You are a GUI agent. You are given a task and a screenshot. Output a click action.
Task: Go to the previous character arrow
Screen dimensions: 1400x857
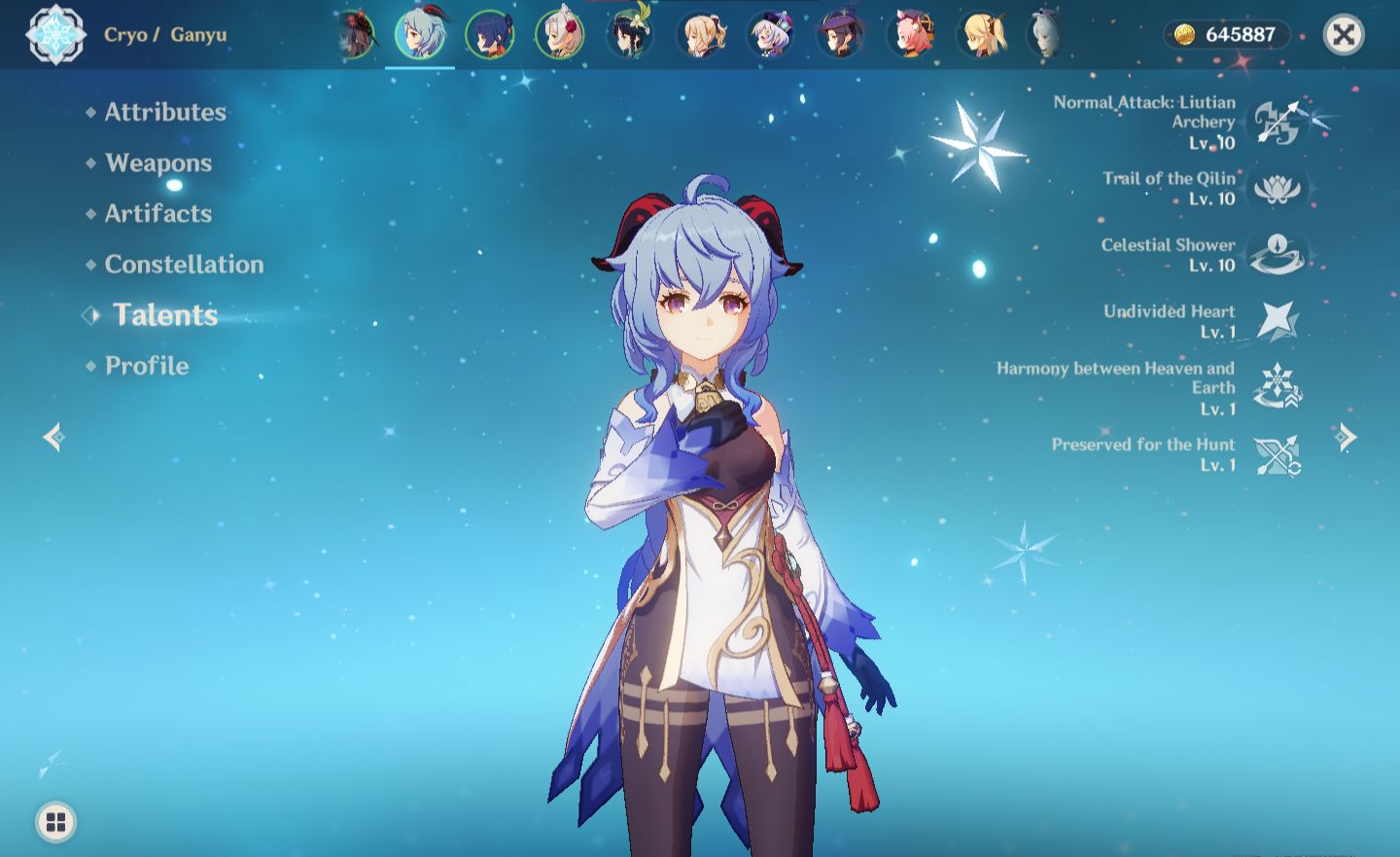click(53, 437)
